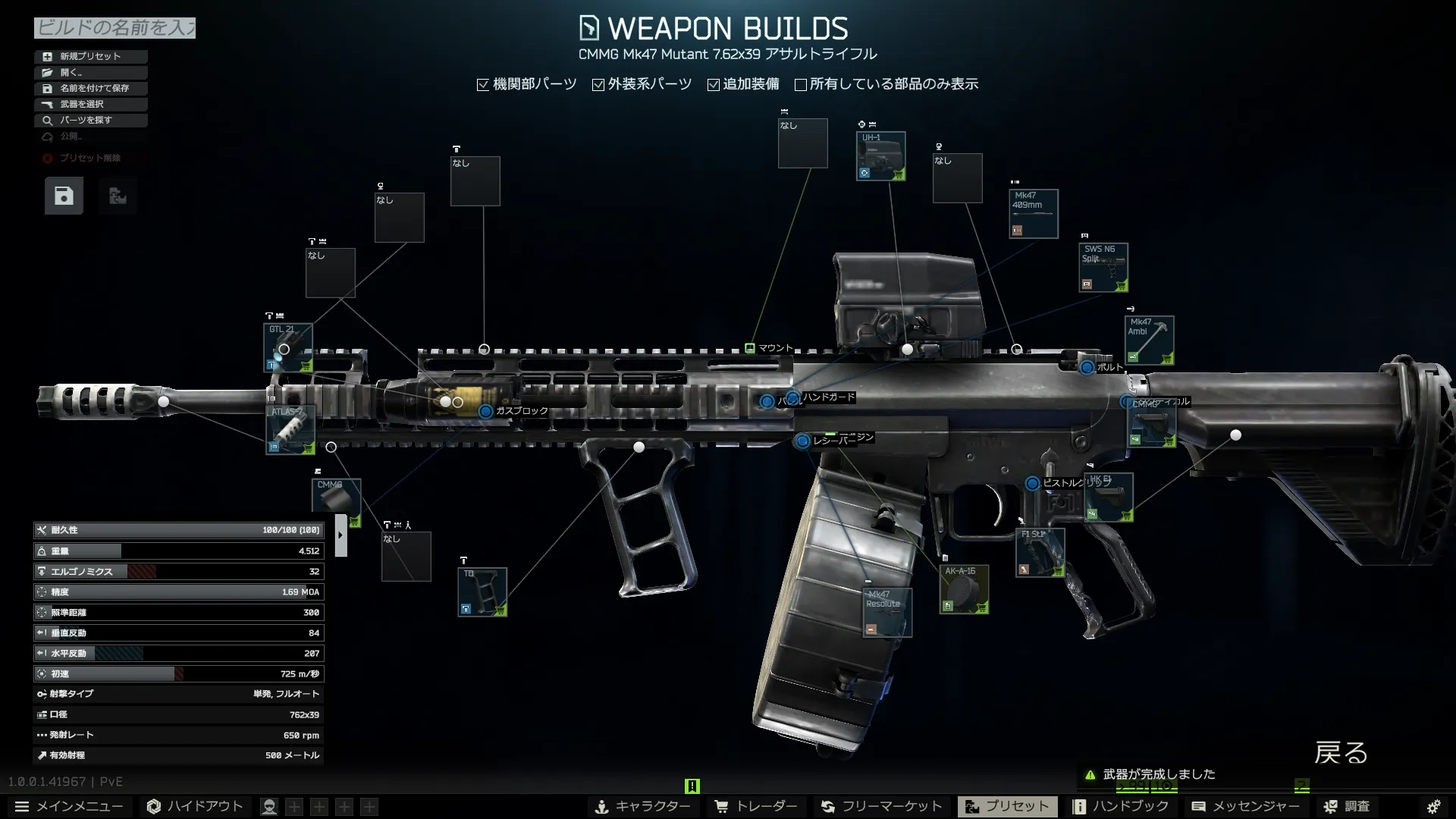The width and height of the screenshot is (1456, 819).
Task: Enable 所有している部品のみ表示 checkbox
Action: pos(801,85)
